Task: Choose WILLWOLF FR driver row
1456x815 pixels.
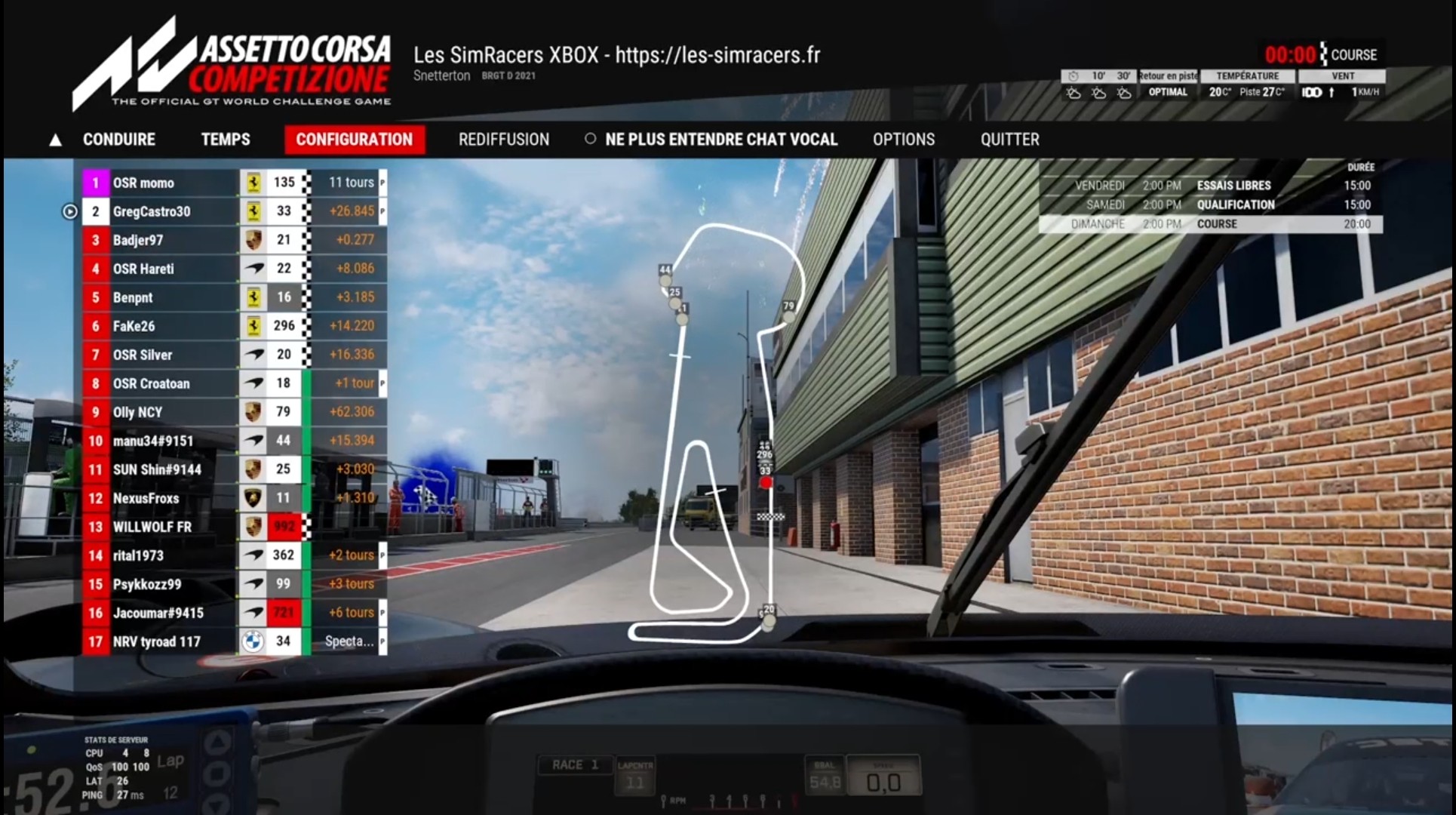Action: (152, 527)
